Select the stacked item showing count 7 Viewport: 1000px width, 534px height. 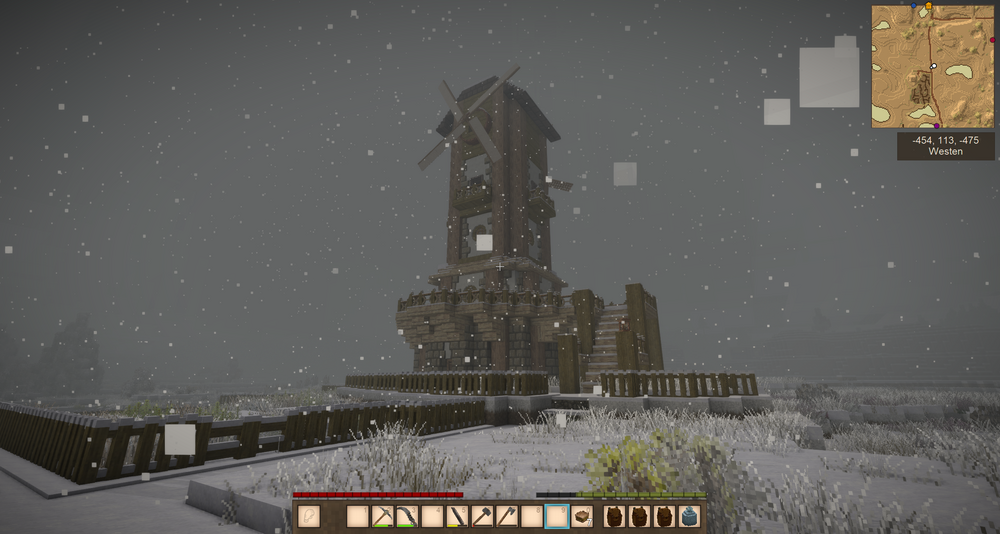coord(582,517)
